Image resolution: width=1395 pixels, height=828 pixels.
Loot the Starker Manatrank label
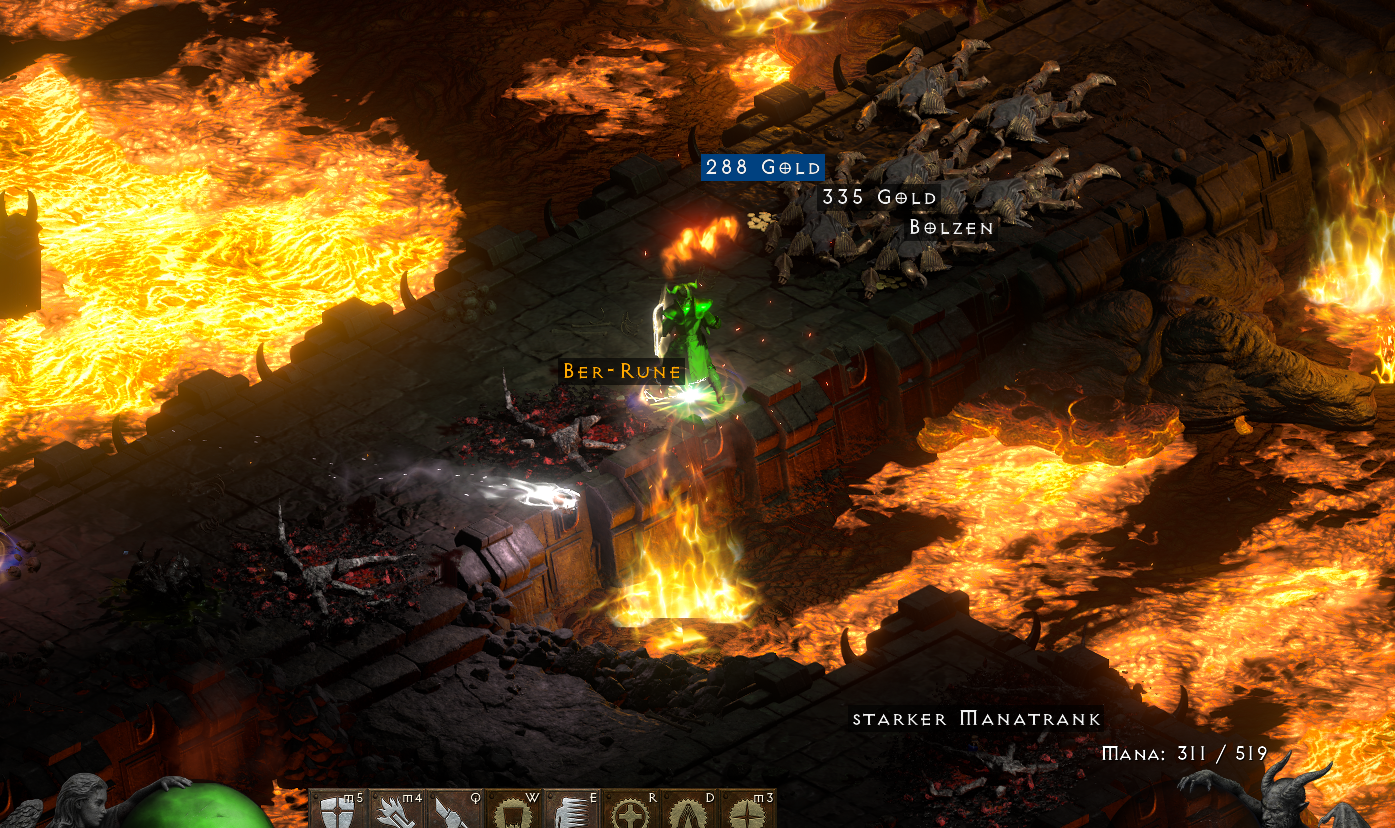tap(976, 719)
